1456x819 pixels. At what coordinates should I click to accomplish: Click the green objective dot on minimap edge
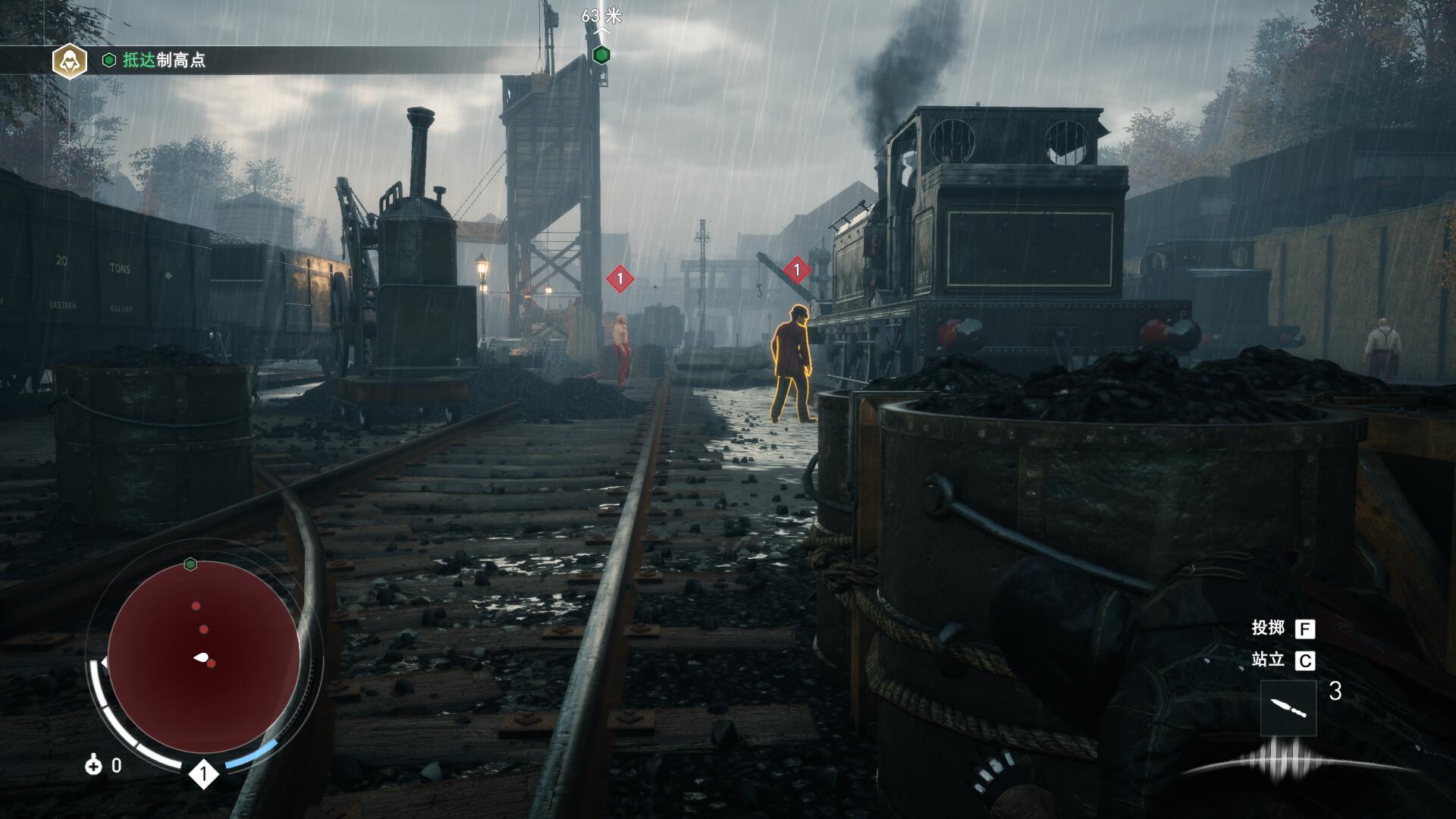point(190,563)
